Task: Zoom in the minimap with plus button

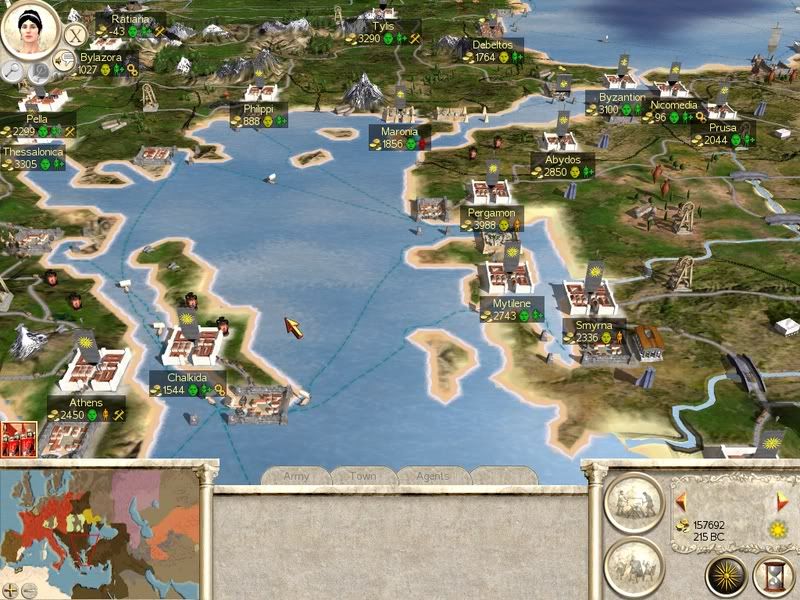Action: tap(10, 590)
